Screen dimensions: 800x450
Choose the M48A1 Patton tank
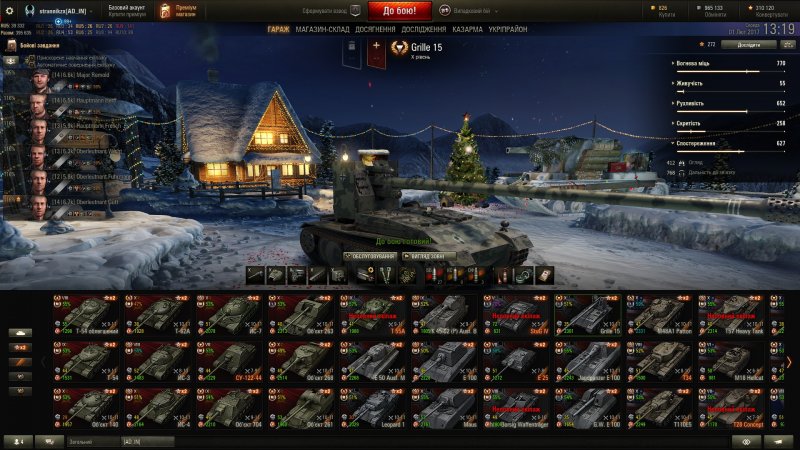[660, 313]
